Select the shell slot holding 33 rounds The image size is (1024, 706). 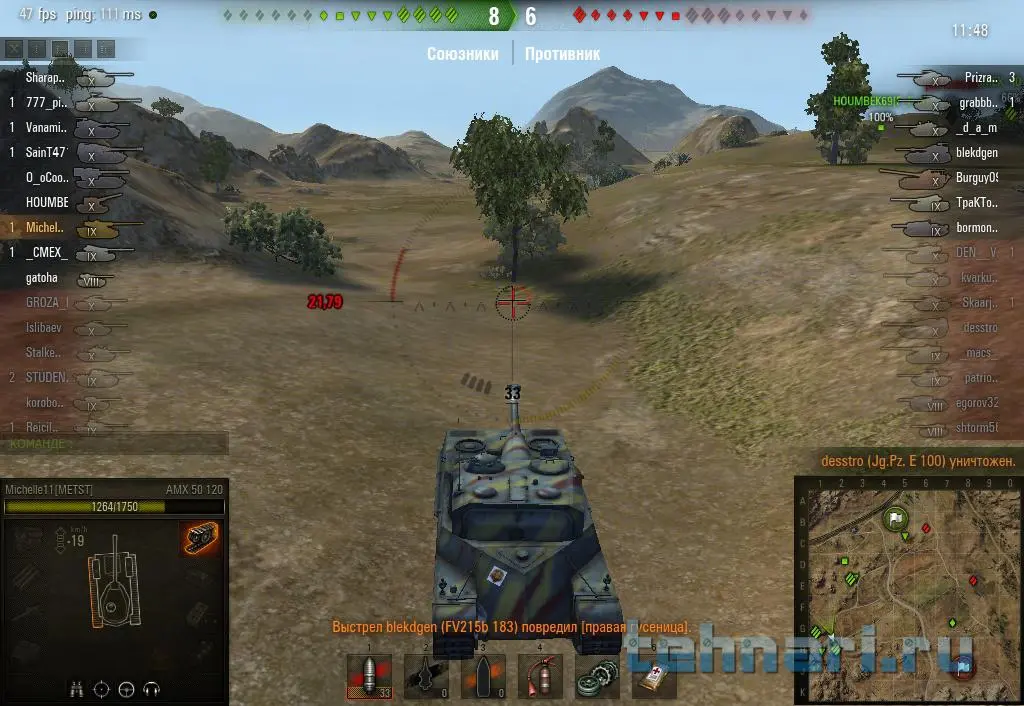[x=369, y=677]
